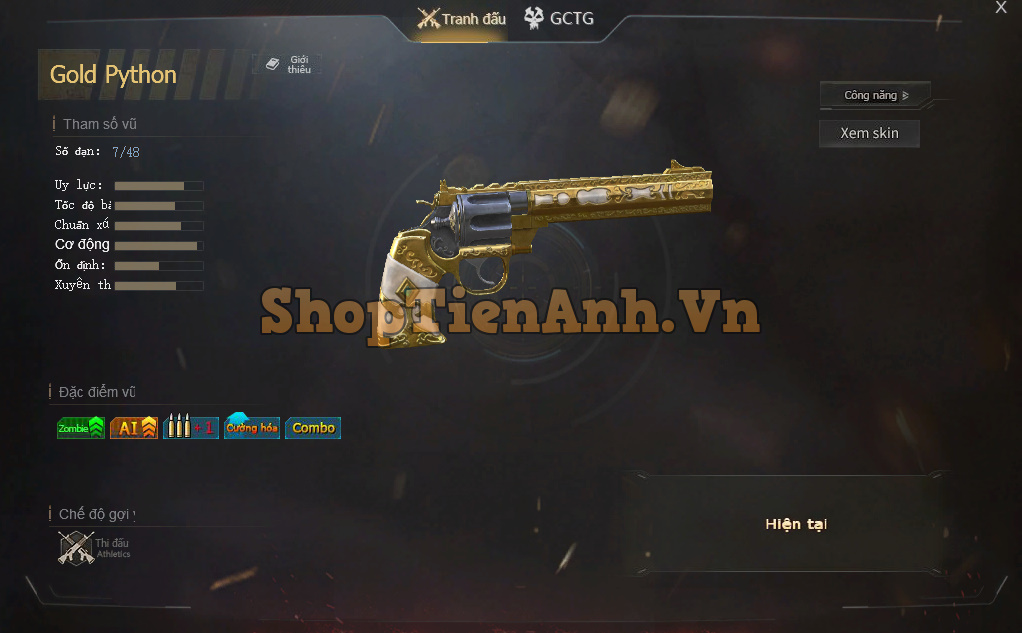Click the Combo feature icon

click(x=313, y=428)
